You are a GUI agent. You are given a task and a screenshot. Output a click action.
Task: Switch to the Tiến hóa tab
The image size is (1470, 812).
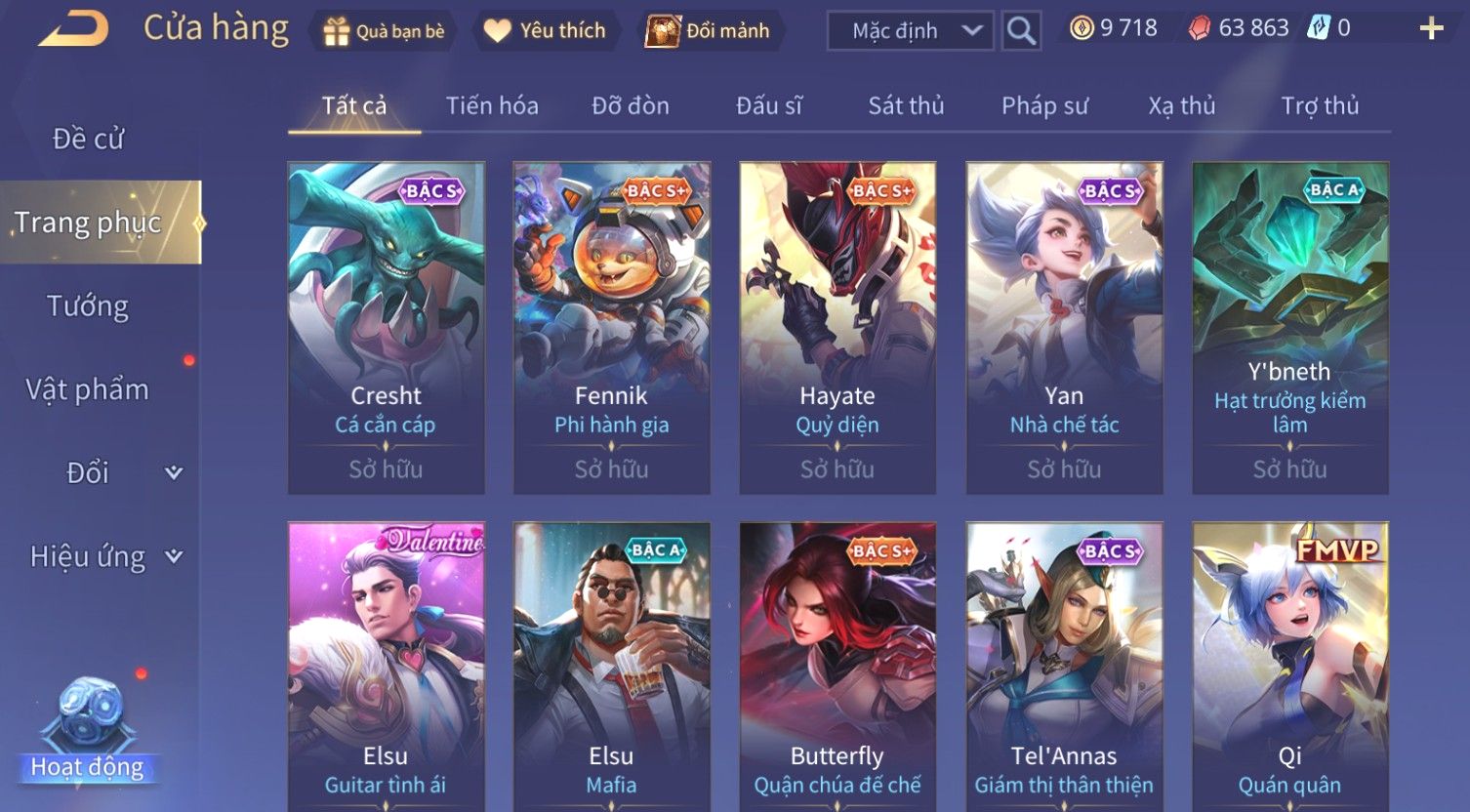tap(492, 105)
